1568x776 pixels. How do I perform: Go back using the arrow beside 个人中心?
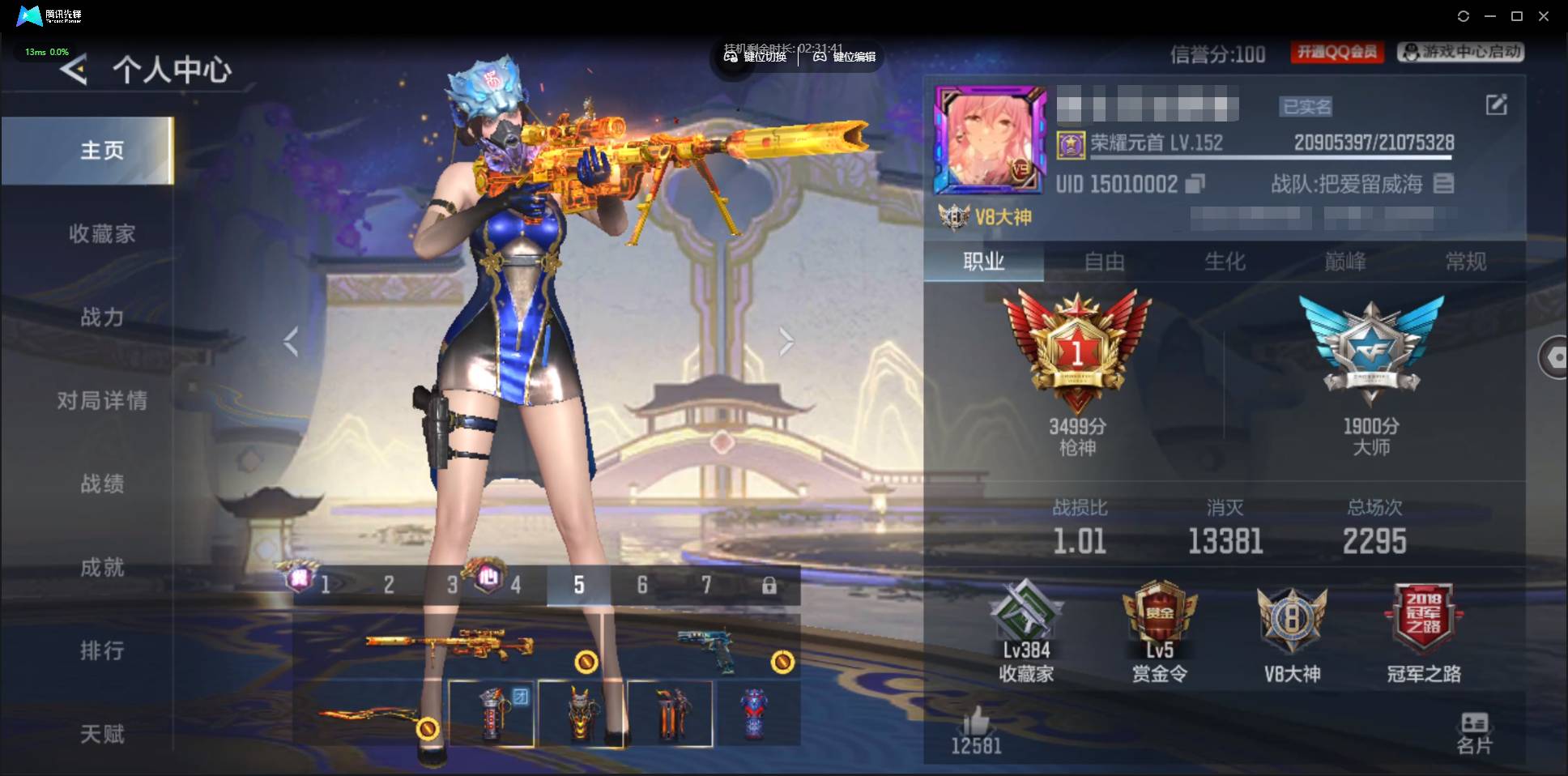click(74, 70)
